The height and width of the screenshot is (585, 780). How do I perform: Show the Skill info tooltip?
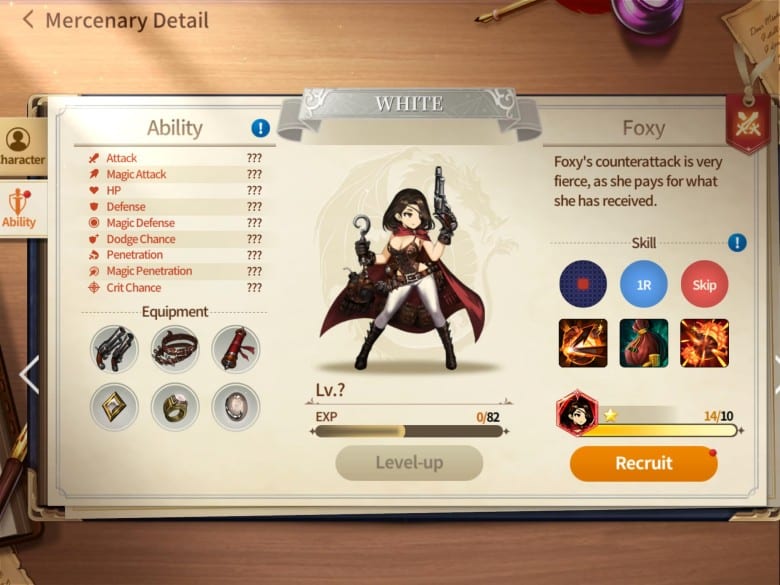tap(737, 243)
